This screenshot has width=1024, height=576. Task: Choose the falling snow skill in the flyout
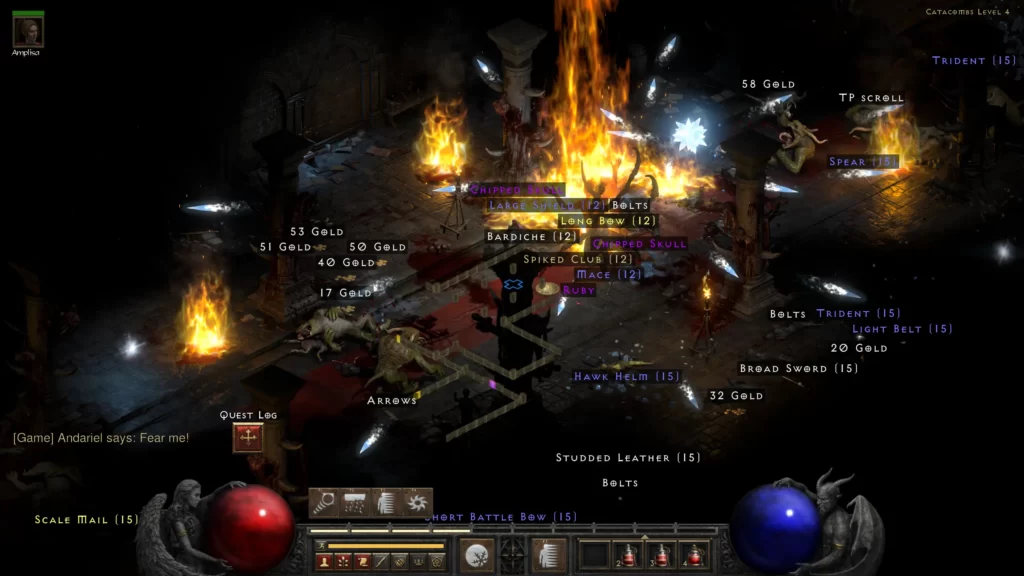tap(355, 502)
